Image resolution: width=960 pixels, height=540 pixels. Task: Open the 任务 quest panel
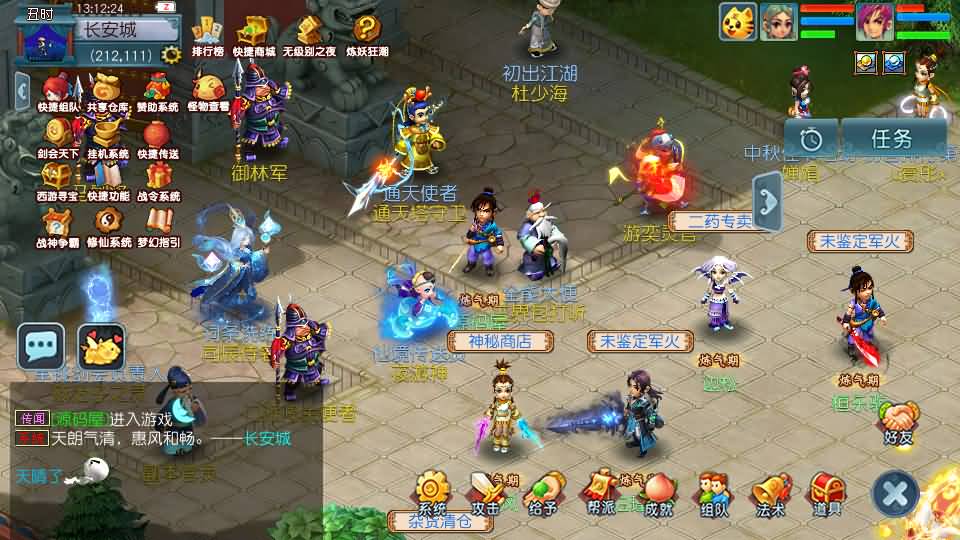892,139
